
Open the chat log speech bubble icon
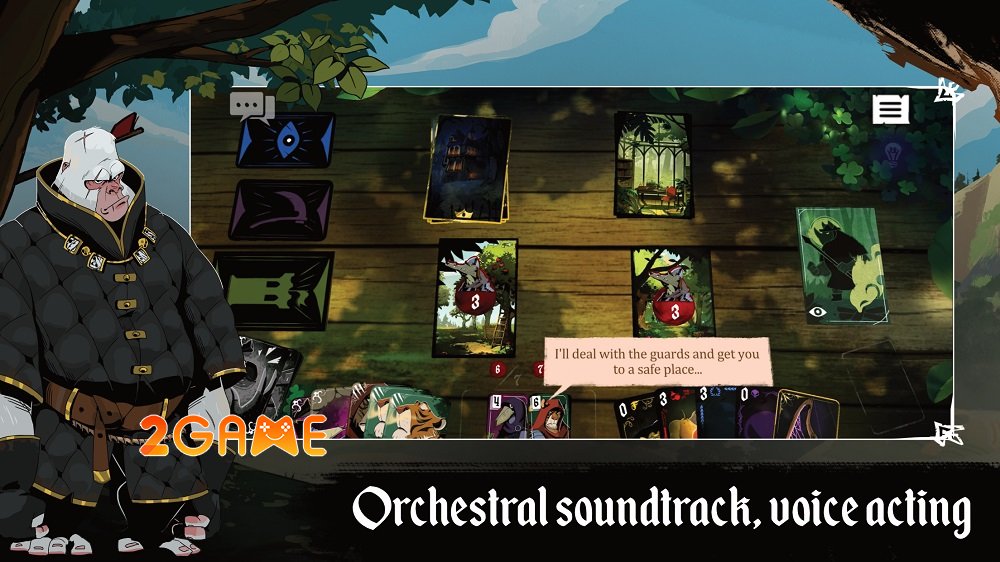point(251,107)
